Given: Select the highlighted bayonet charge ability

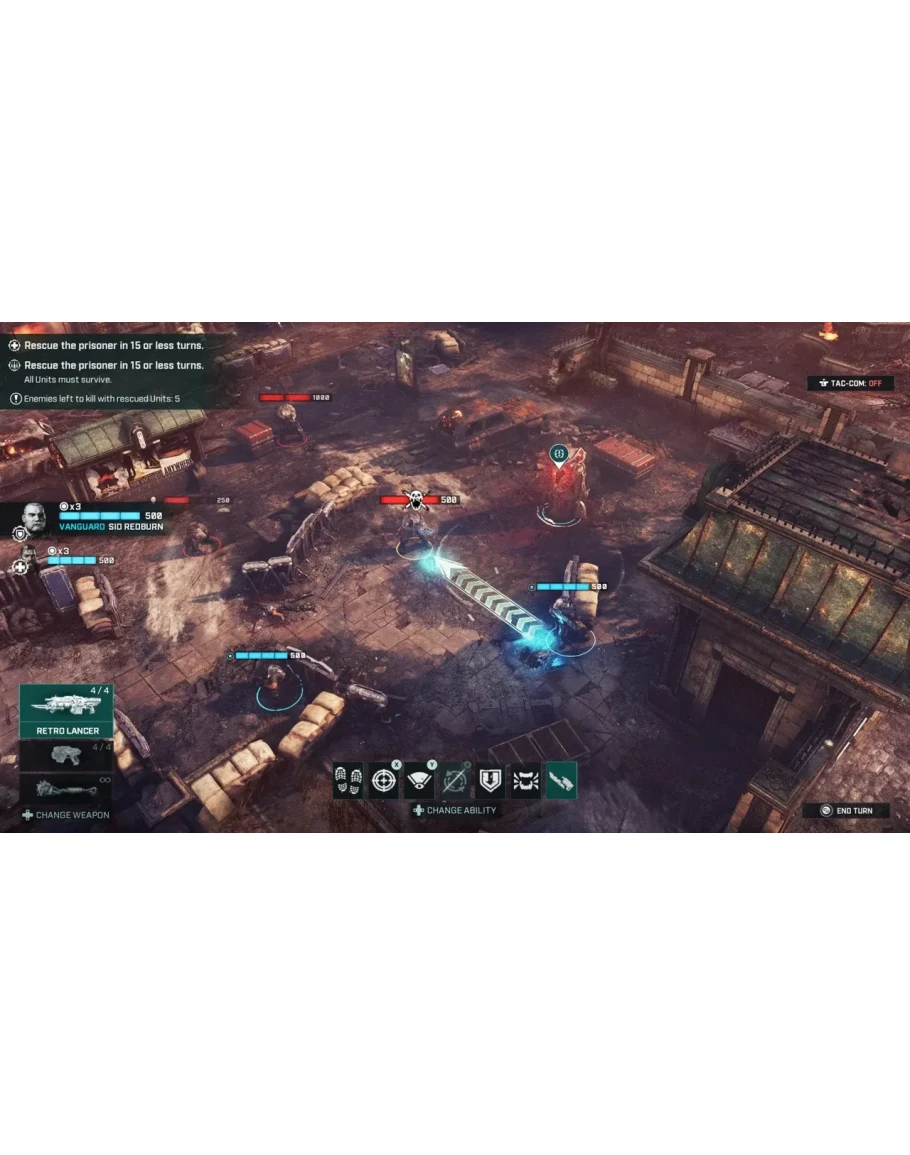Looking at the screenshot, I should (561, 780).
